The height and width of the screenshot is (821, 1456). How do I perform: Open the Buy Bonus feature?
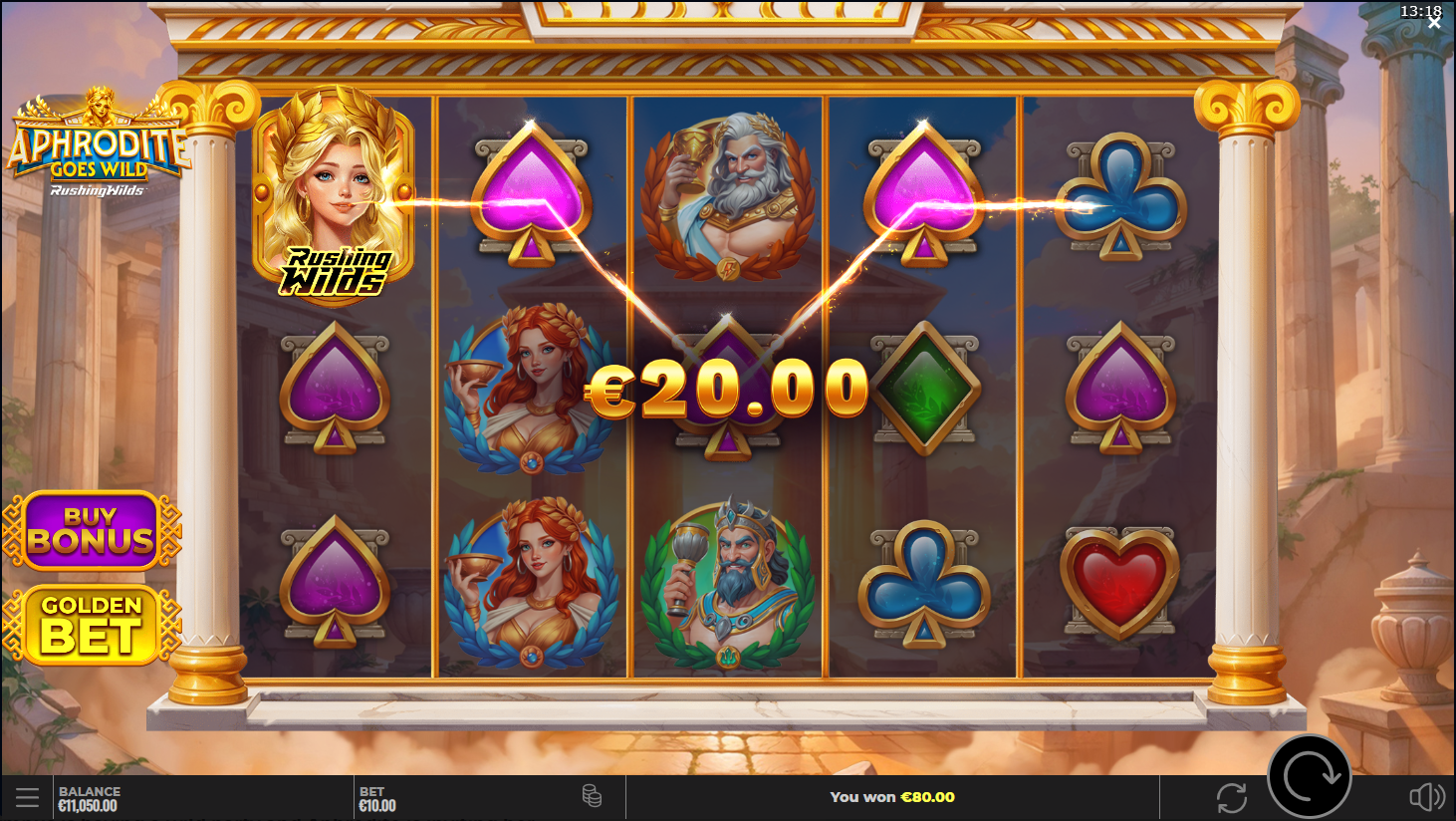(92, 530)
